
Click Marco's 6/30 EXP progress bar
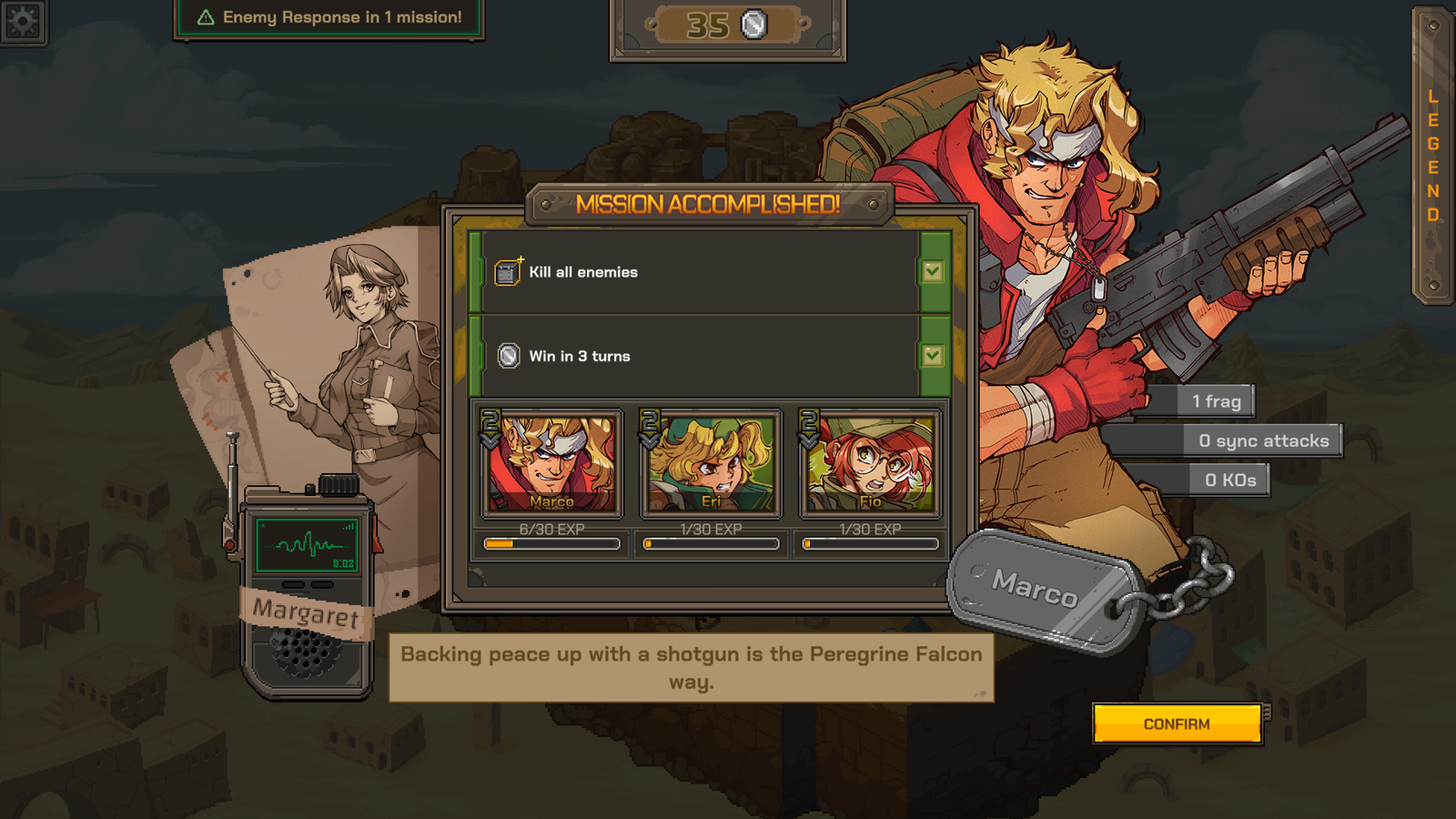tap(551, 543)
